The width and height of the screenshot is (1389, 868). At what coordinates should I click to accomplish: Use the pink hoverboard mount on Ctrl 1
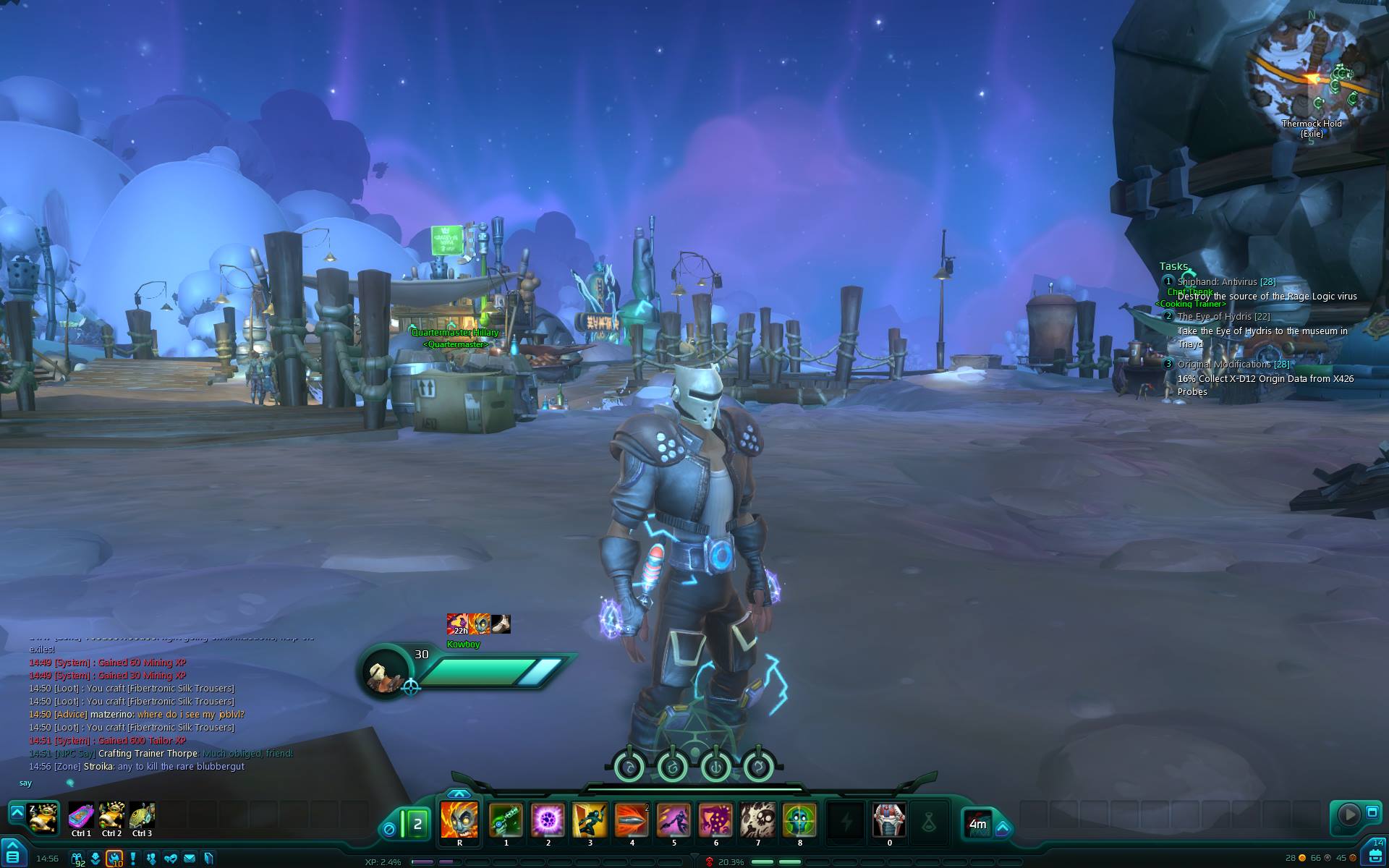81,816
